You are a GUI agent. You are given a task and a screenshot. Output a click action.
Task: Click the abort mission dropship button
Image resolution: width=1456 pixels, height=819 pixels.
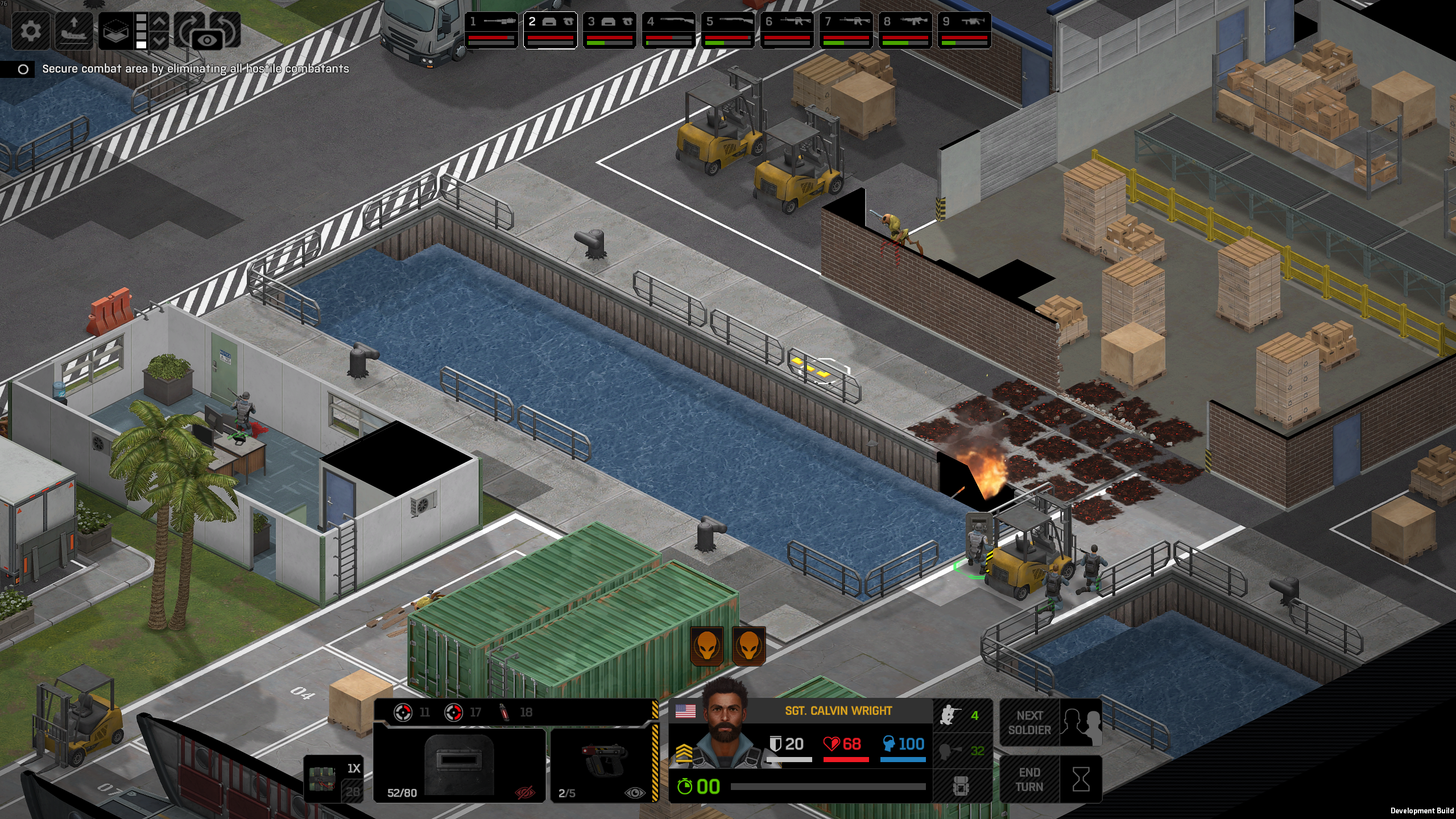[74, 30]
